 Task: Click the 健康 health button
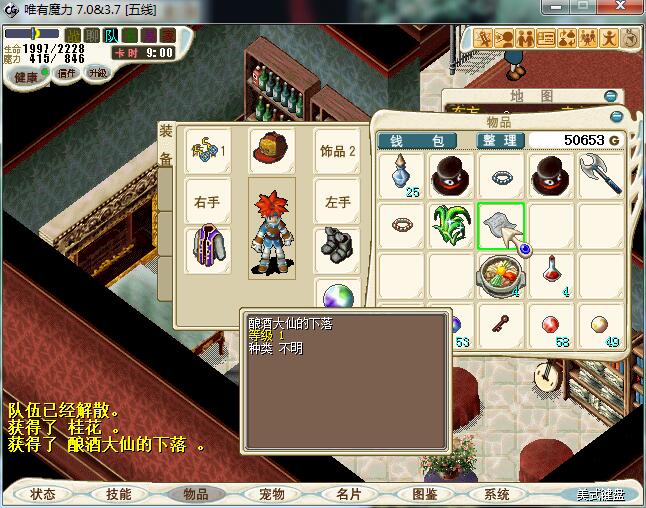click(x=27, y=77)
